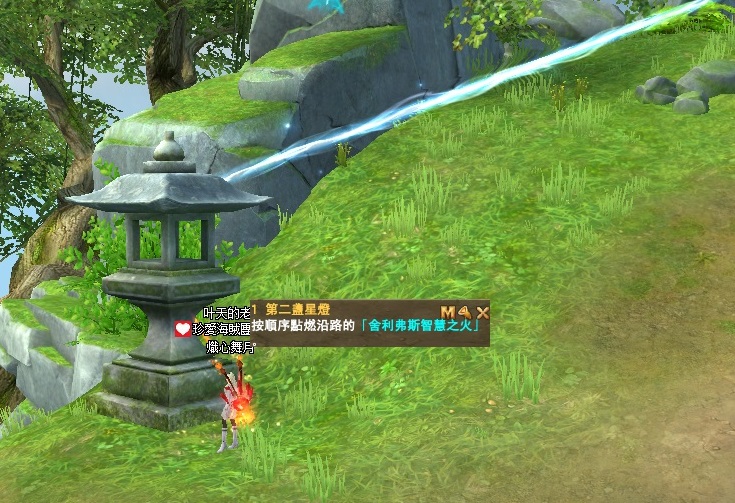This screenshot has width=735, height=503.
Task: Click the horn icon on the quest panel
Action: click(464, 311)
